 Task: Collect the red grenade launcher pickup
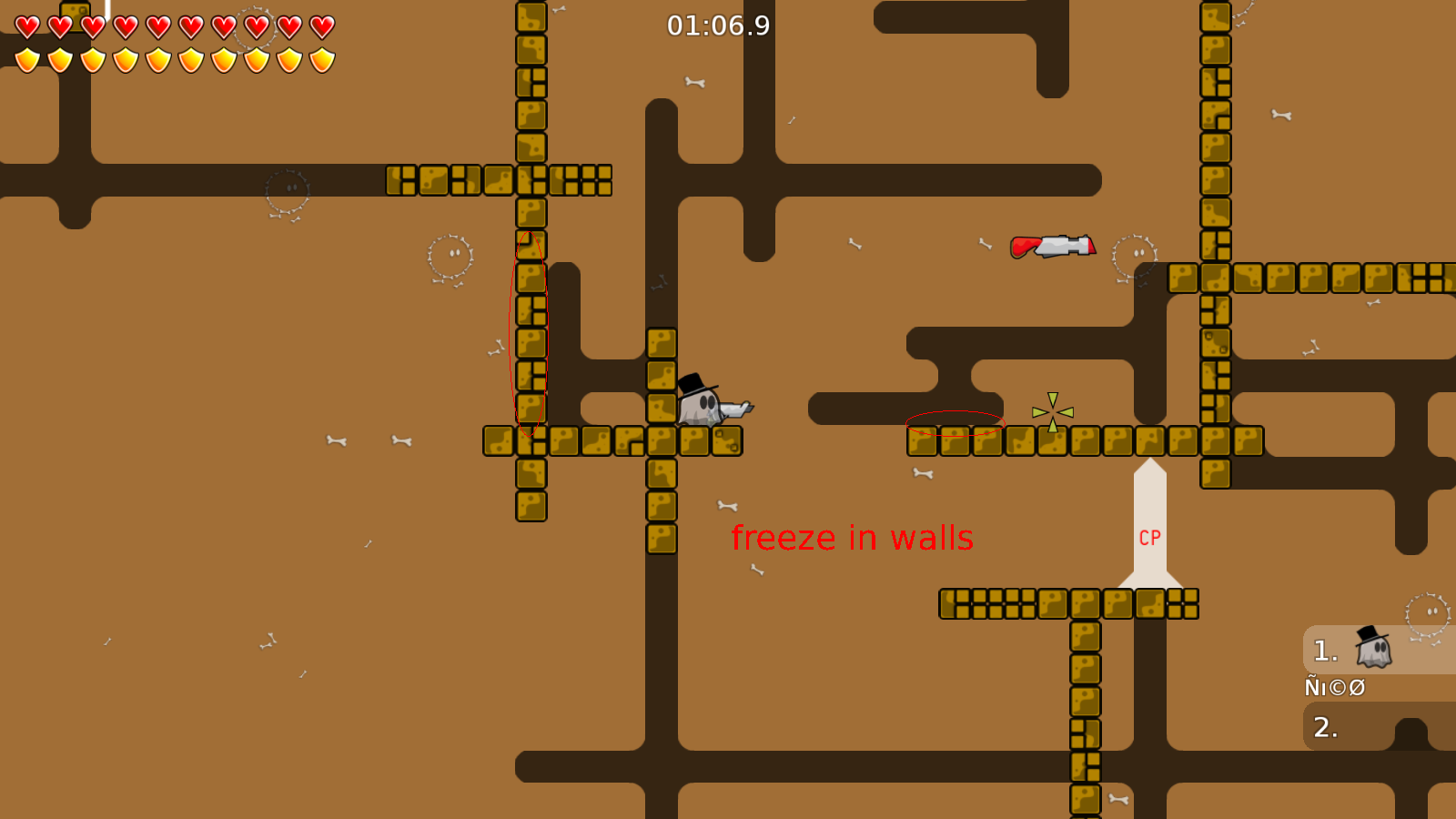(x=1051, y=246)
